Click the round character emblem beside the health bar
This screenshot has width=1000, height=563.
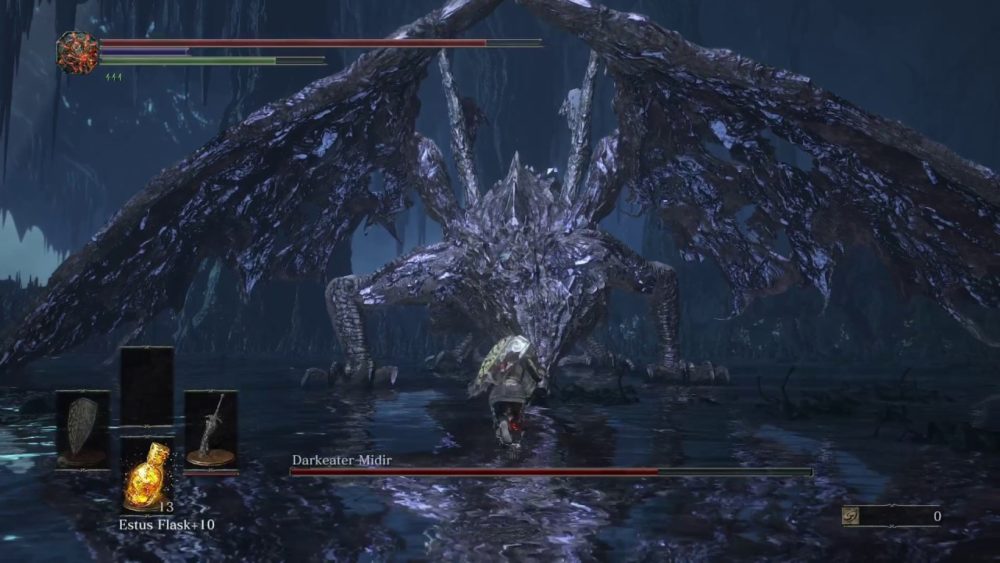coord(77,52)
